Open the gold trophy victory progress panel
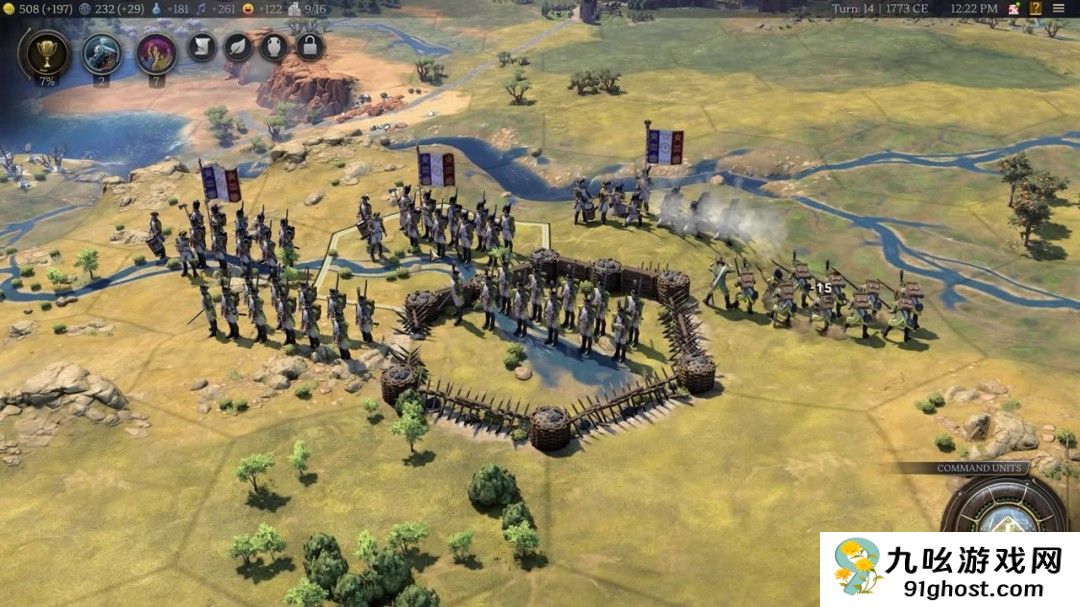 click(x=46, y=53)
